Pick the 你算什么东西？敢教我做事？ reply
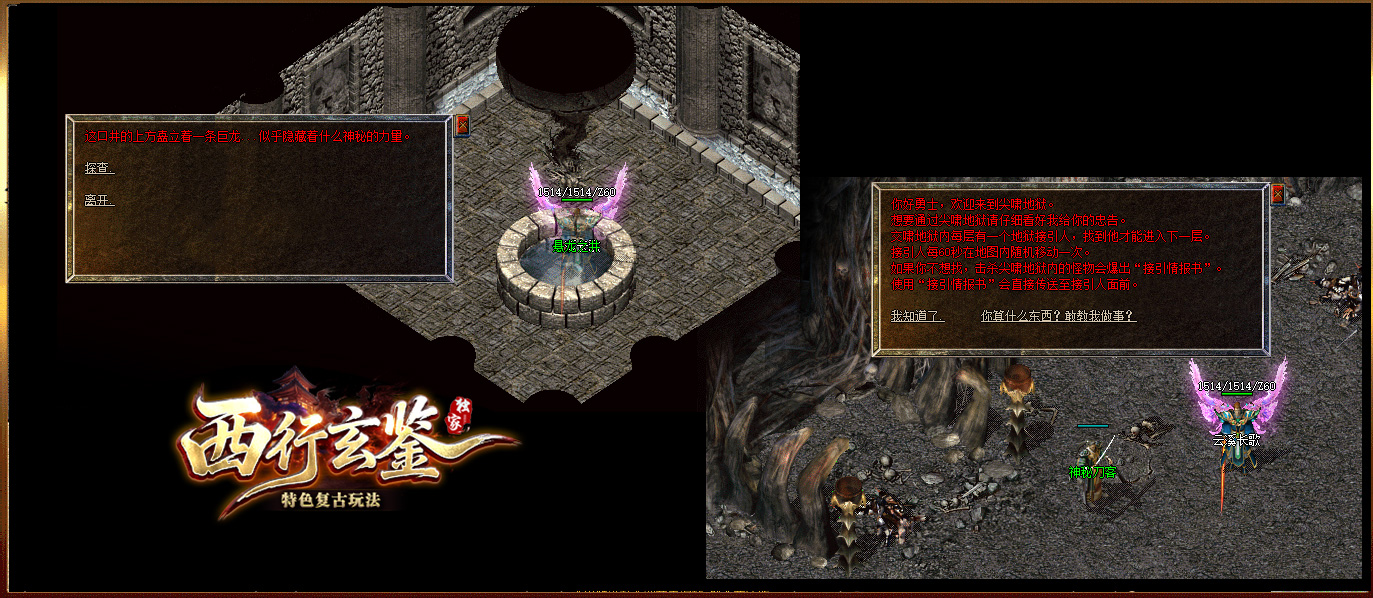Viewport: 1373px width, 598px height. tap(1058, 316)
